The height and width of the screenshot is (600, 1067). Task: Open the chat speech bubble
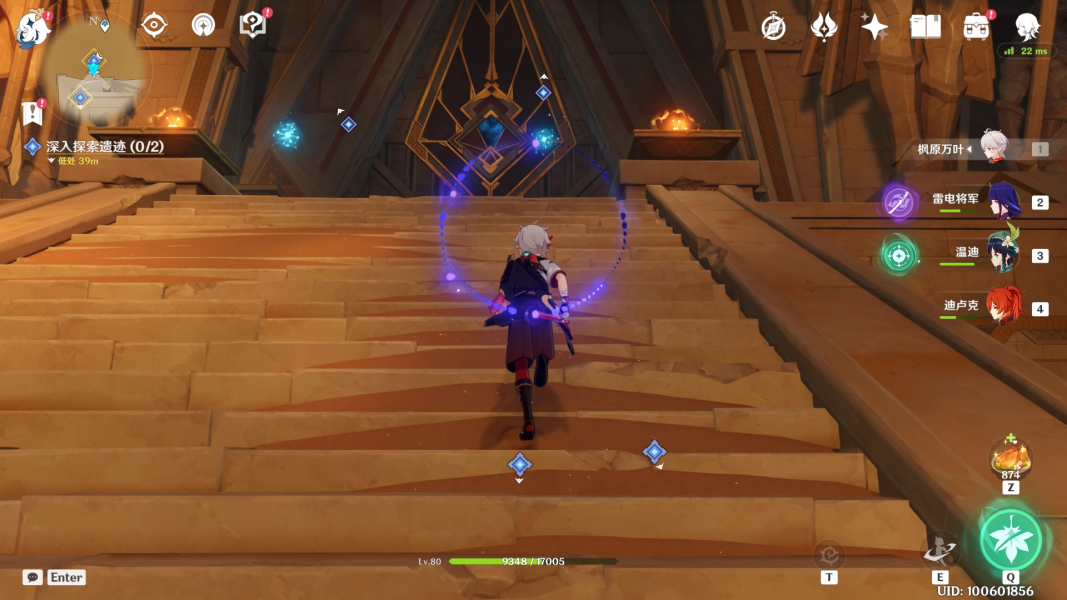pos(33,577)
